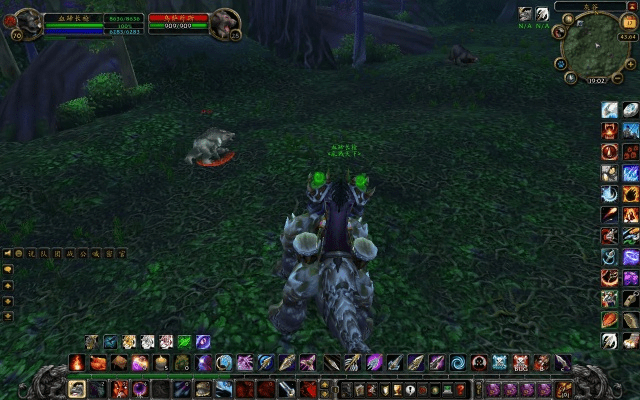640x400 pixels.
Task: Activate the blue swirl ability icon
Action: click(458, 362)
